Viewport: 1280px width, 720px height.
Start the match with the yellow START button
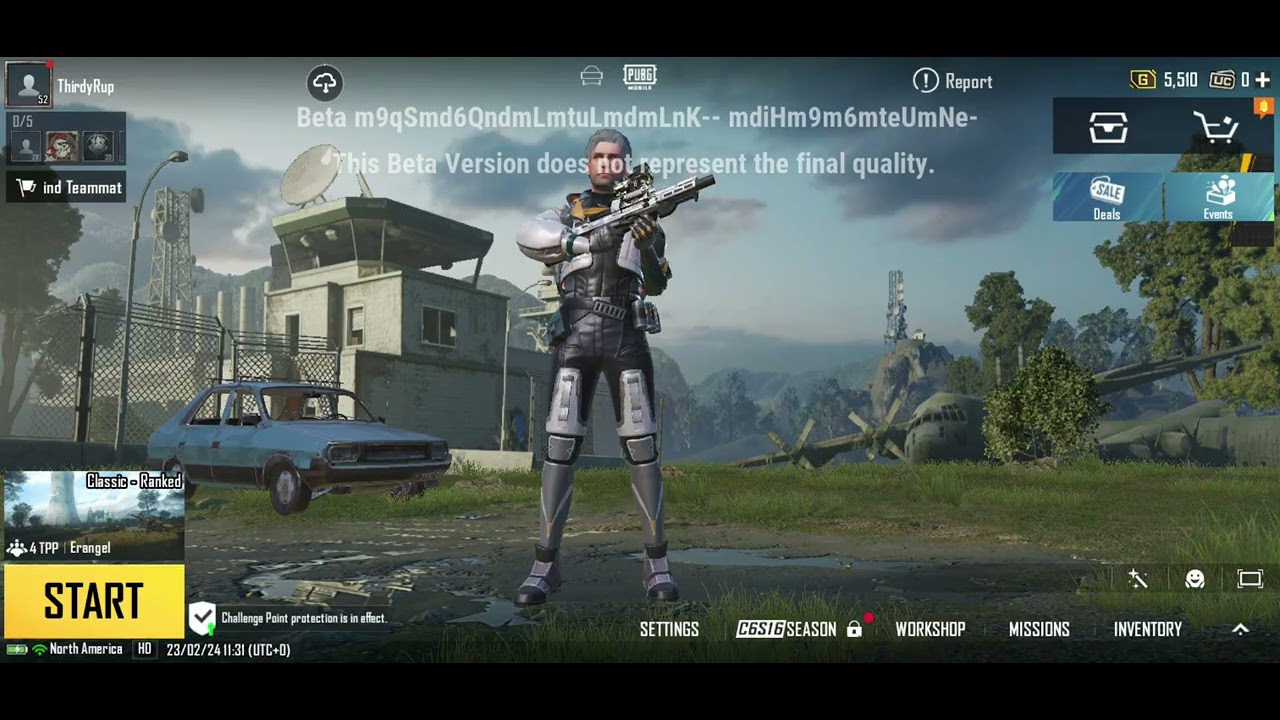click(x=93, y=602)
